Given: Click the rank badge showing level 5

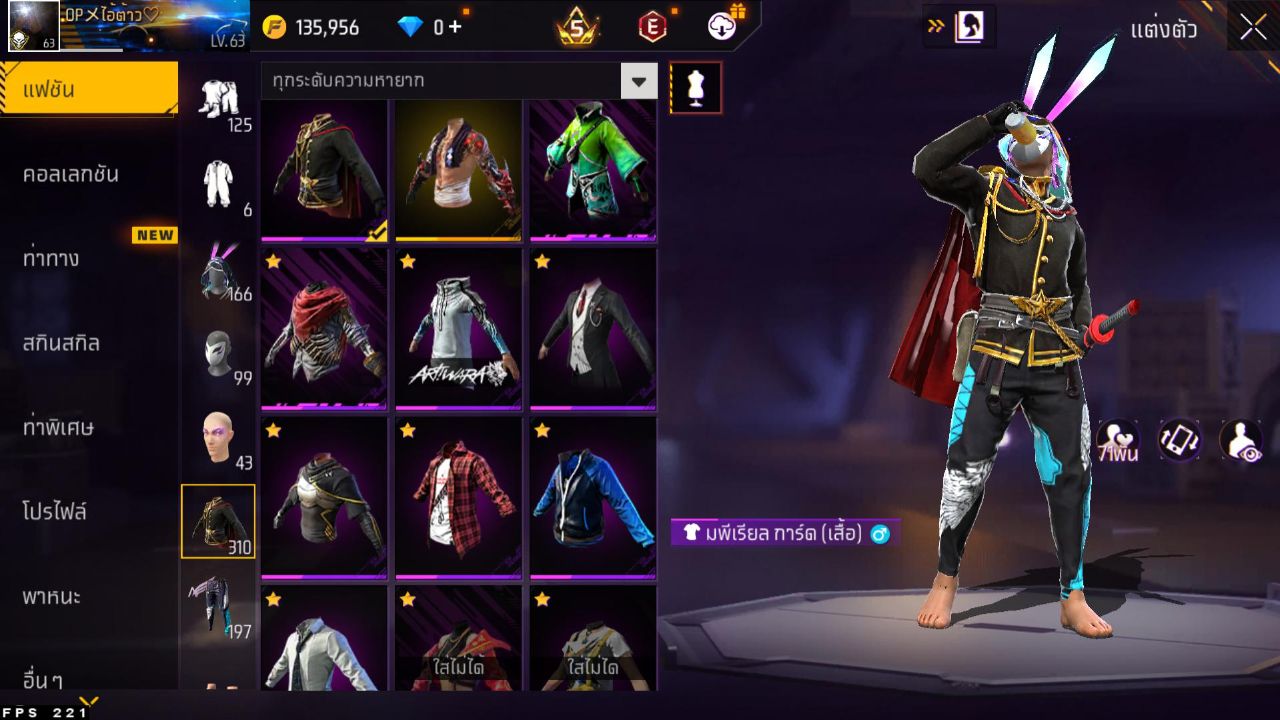Looking at the screenshot, I should [x=578, y=27].
